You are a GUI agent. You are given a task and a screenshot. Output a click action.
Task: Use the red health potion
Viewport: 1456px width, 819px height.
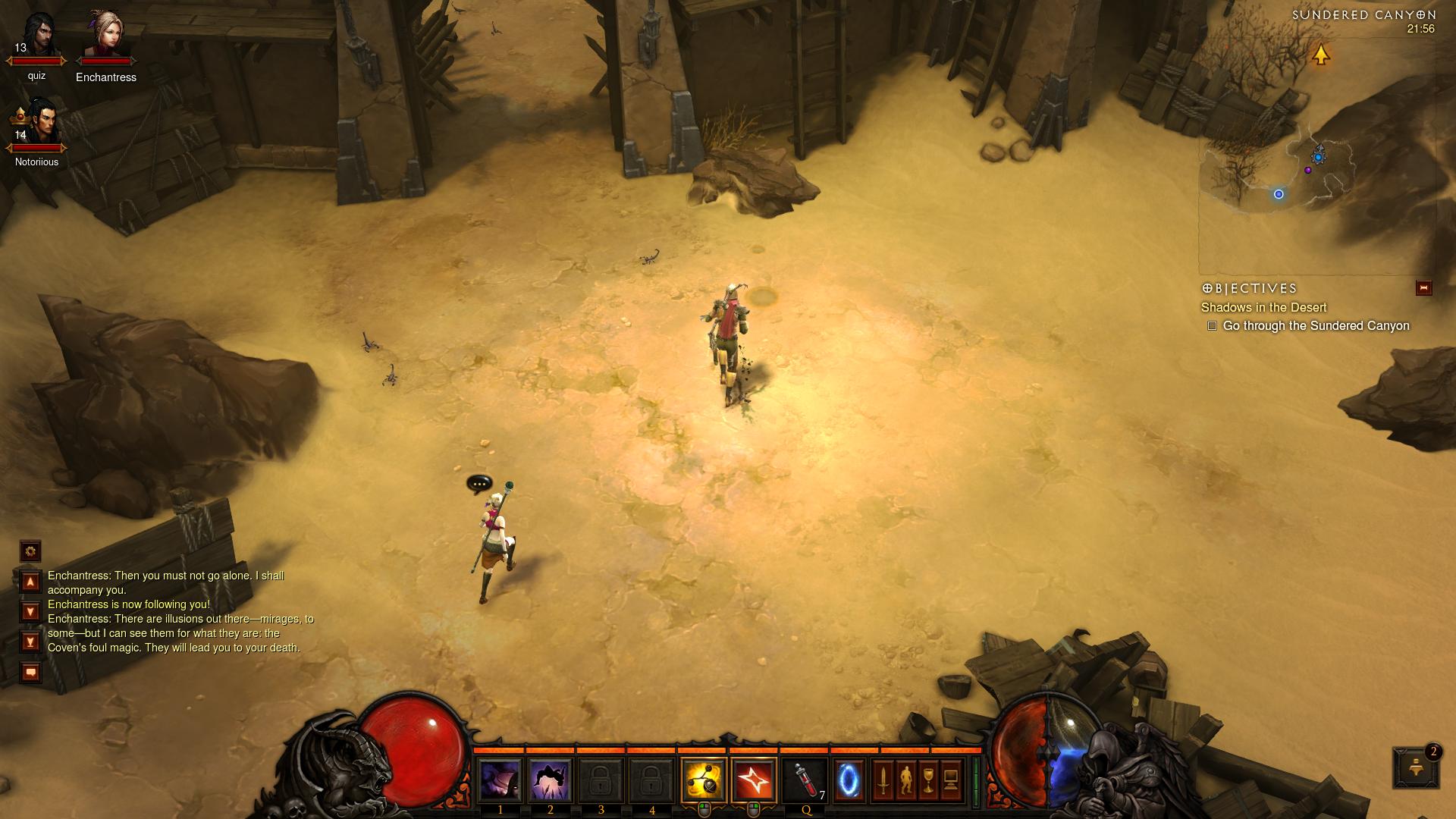tap(805, 780)
